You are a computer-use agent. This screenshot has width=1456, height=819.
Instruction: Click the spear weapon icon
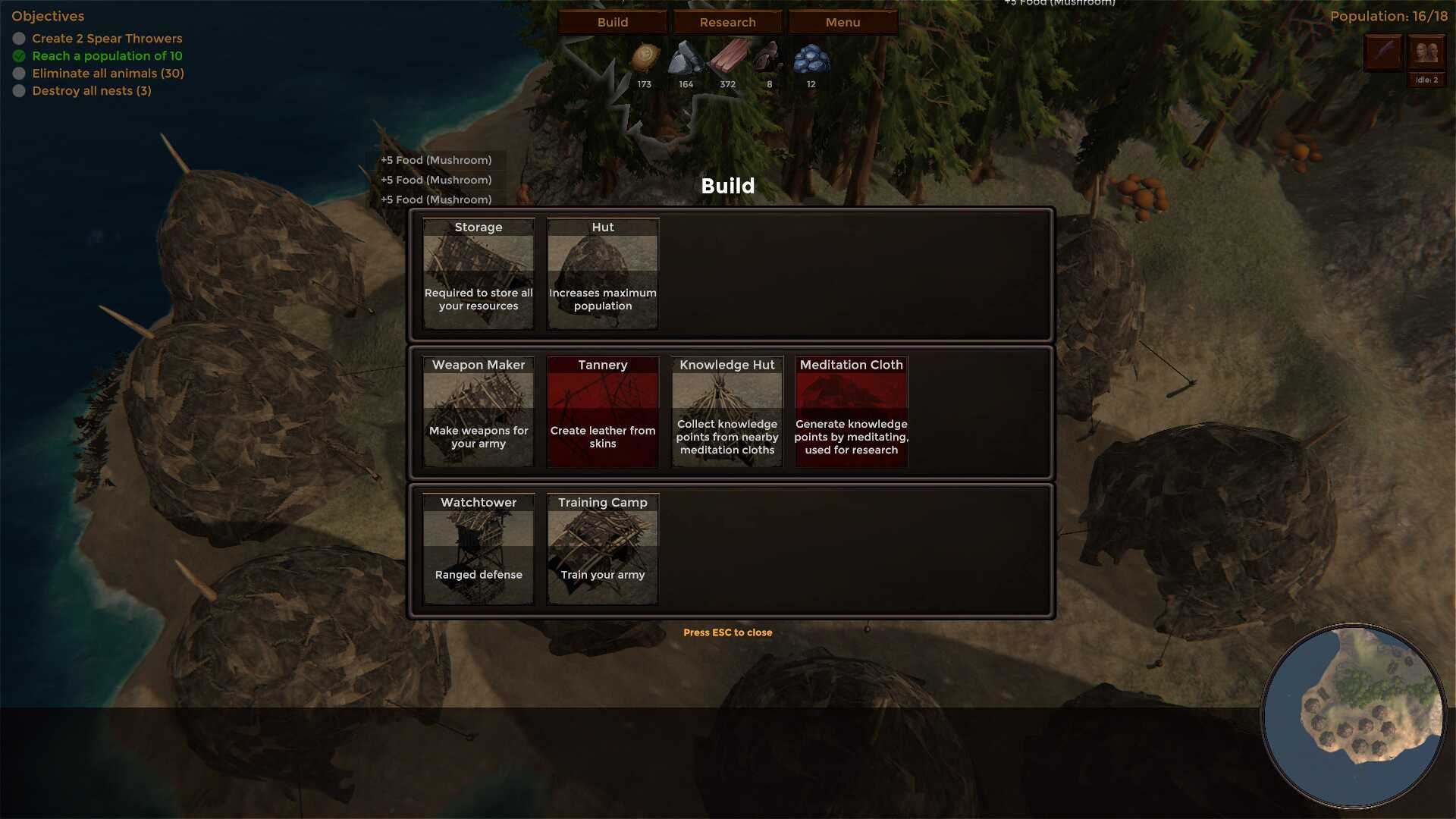coord(1383,53)
